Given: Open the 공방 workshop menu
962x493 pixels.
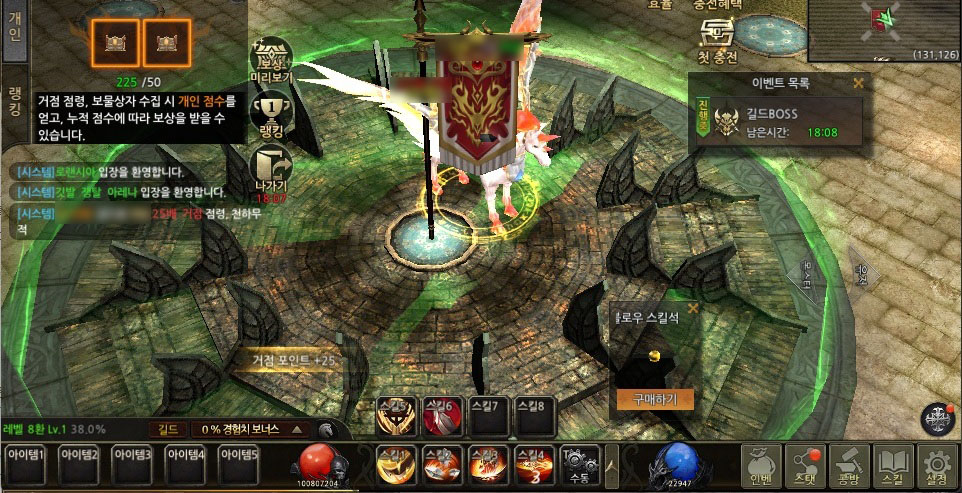Looking at the screenshot, I should pyautogui.click(x=850, y=465).
